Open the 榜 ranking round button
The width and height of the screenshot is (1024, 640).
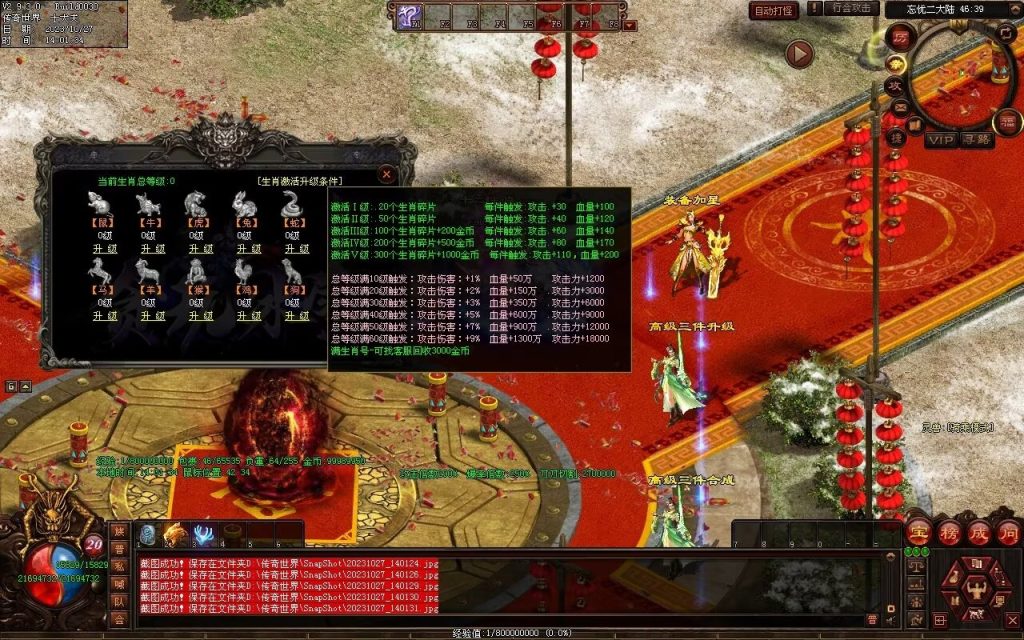pos(948,529)
